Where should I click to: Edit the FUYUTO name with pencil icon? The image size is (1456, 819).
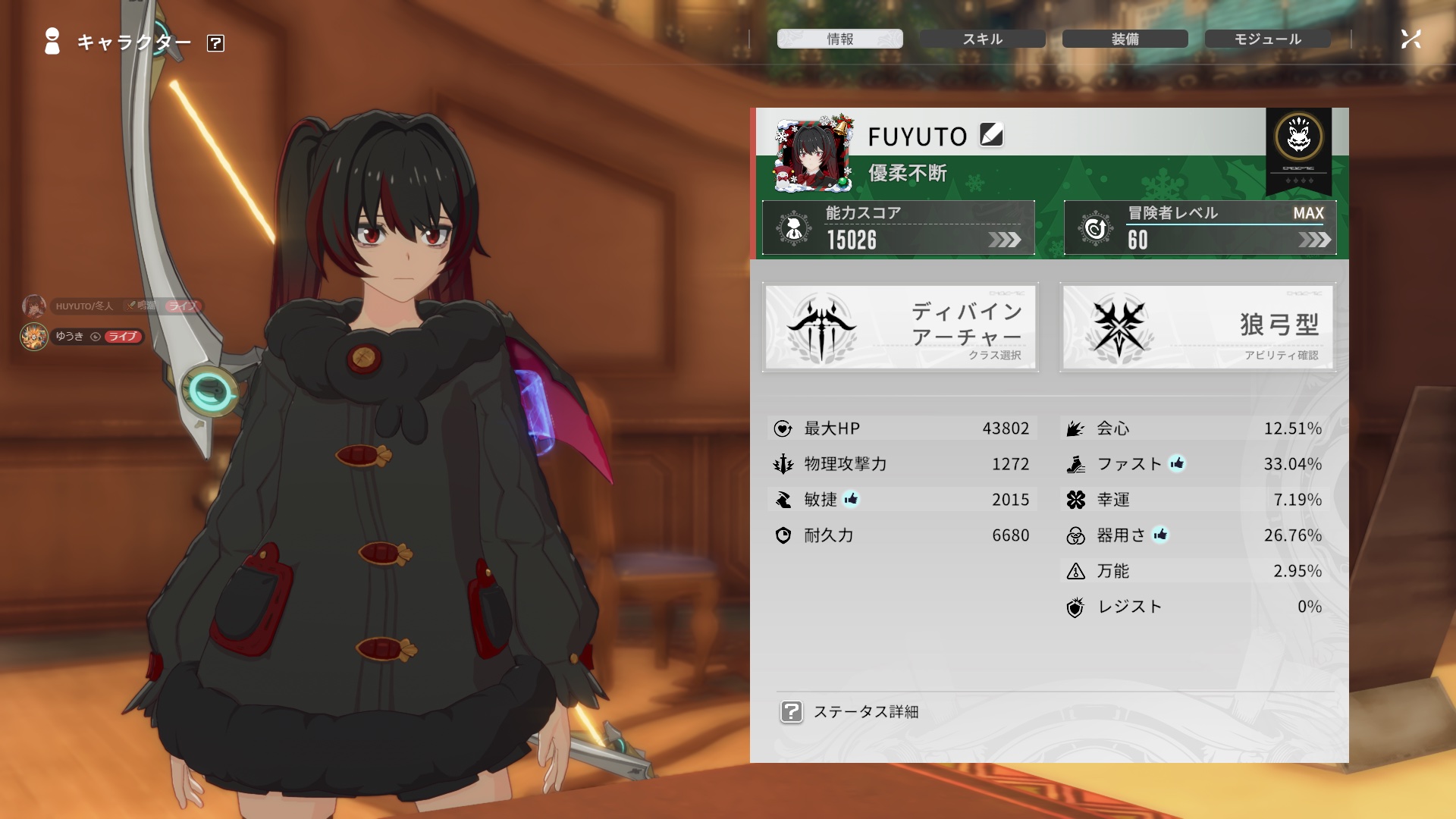pos(991,135)
